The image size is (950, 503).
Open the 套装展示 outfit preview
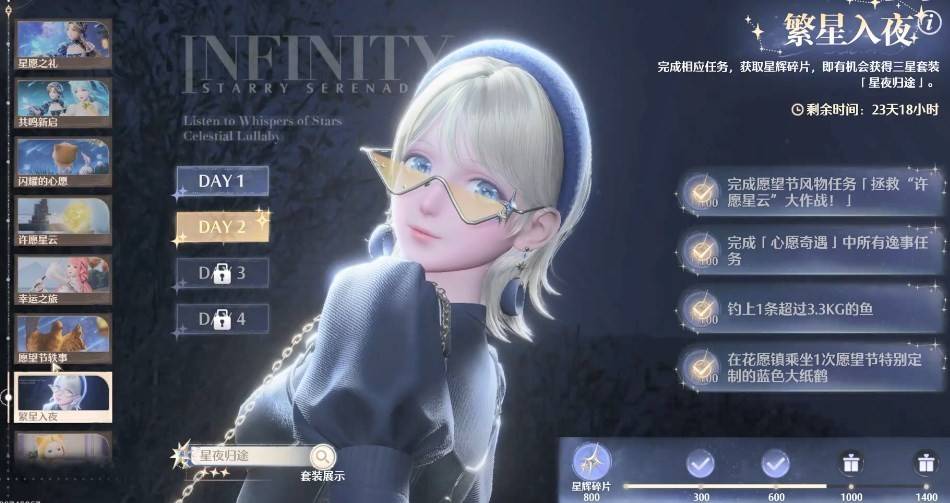[x=322, y=461]
